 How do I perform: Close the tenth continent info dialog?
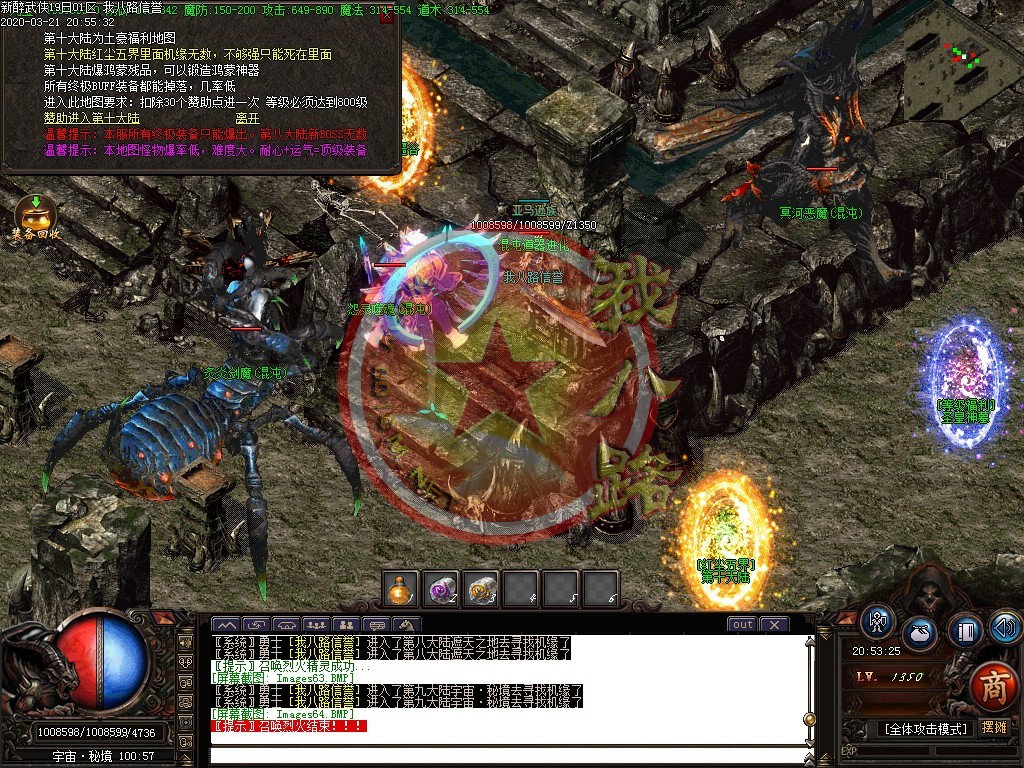click(x=386, y=17)
